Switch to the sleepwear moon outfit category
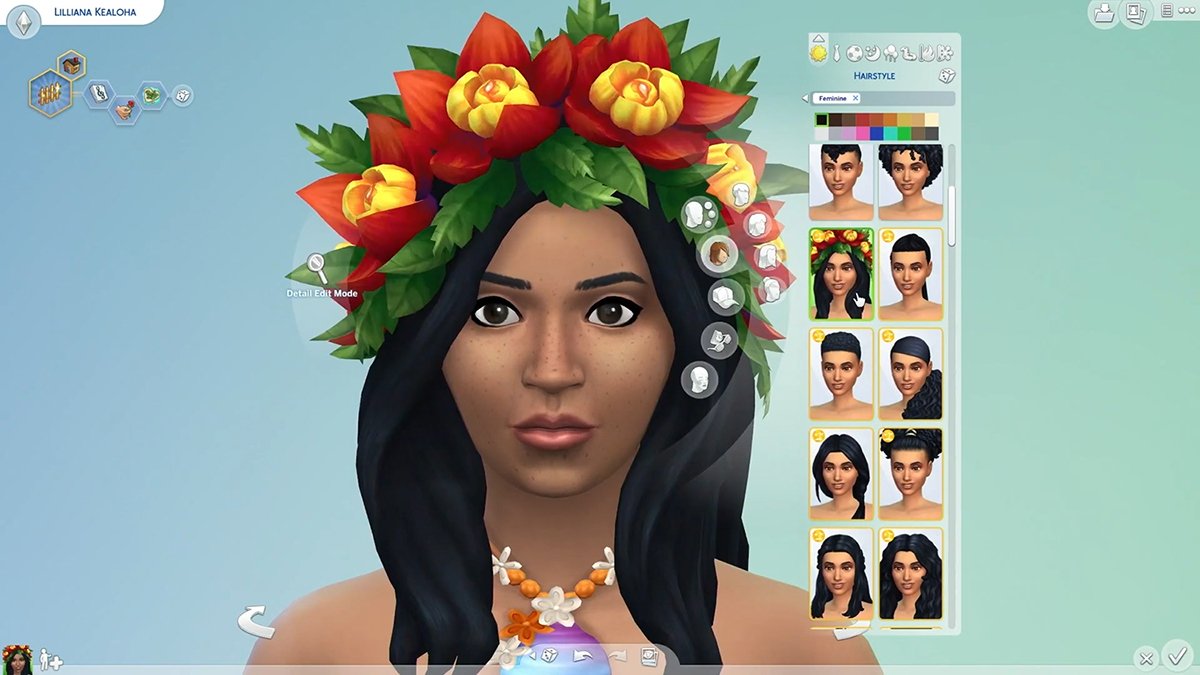1200x675 pixels. click(873, 53)
